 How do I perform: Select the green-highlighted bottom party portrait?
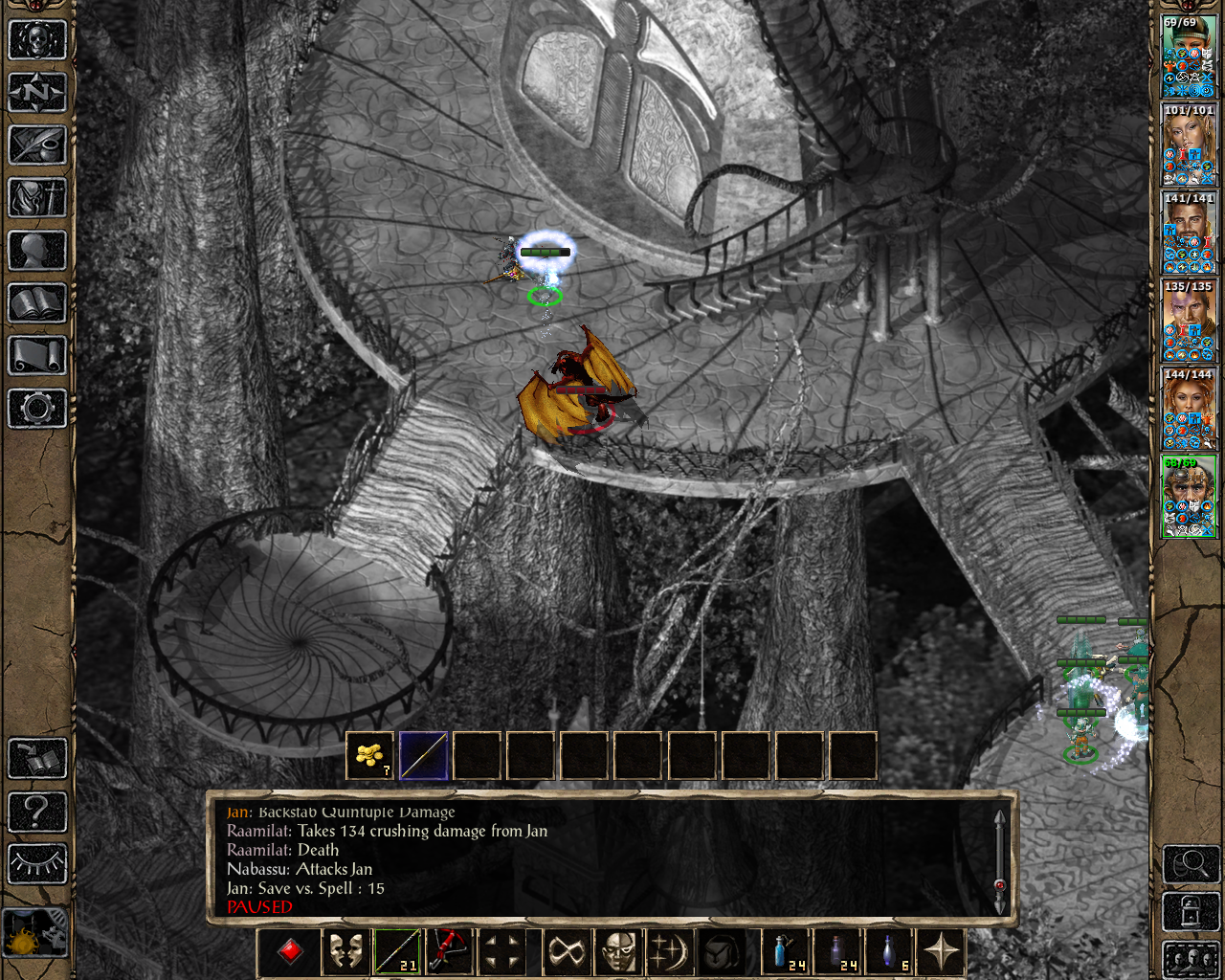click(x=1189, y=498)
